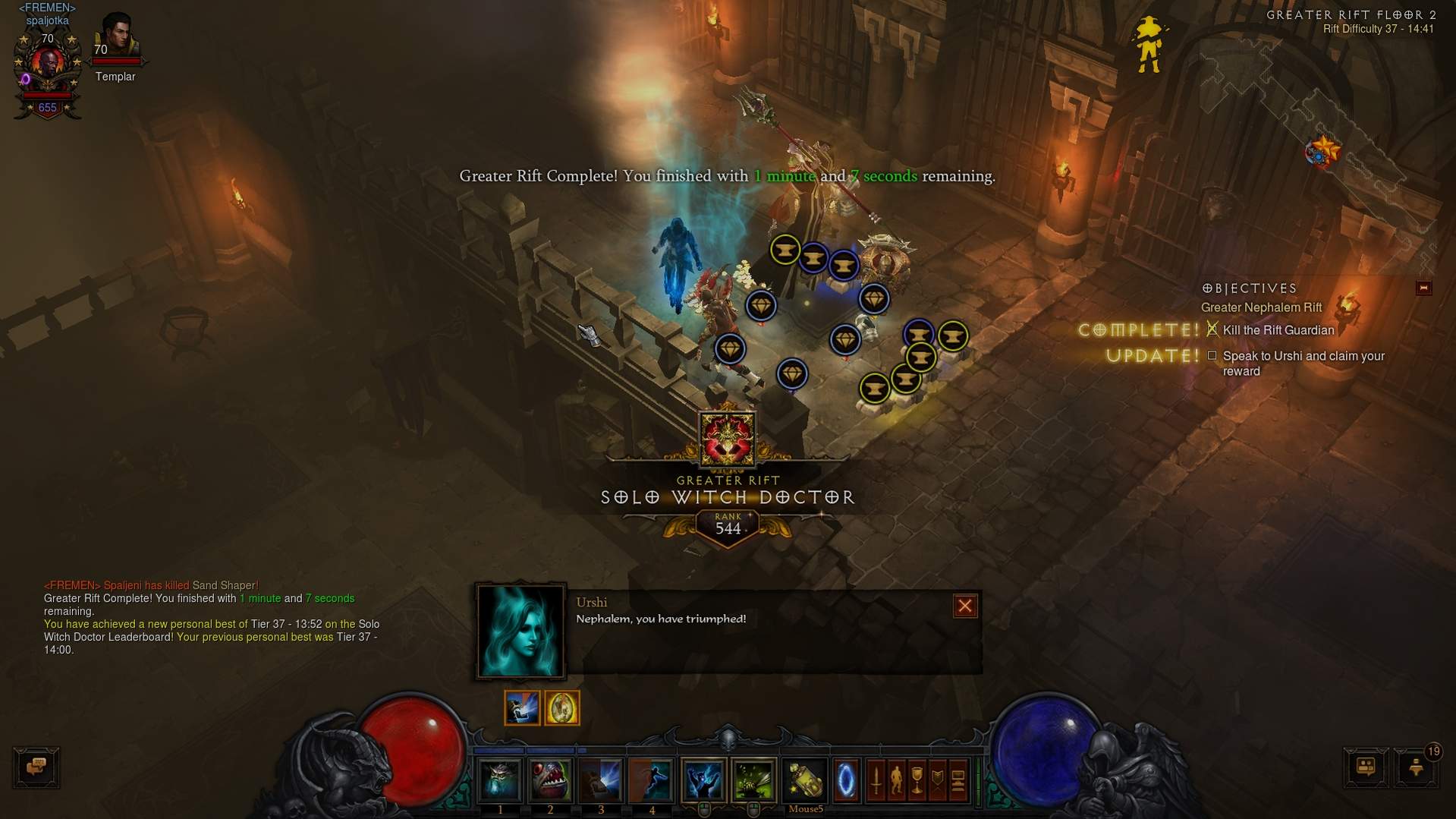Show the achievements goblet icon
This screenshot has height=819, width=1456.
point(917,780)
